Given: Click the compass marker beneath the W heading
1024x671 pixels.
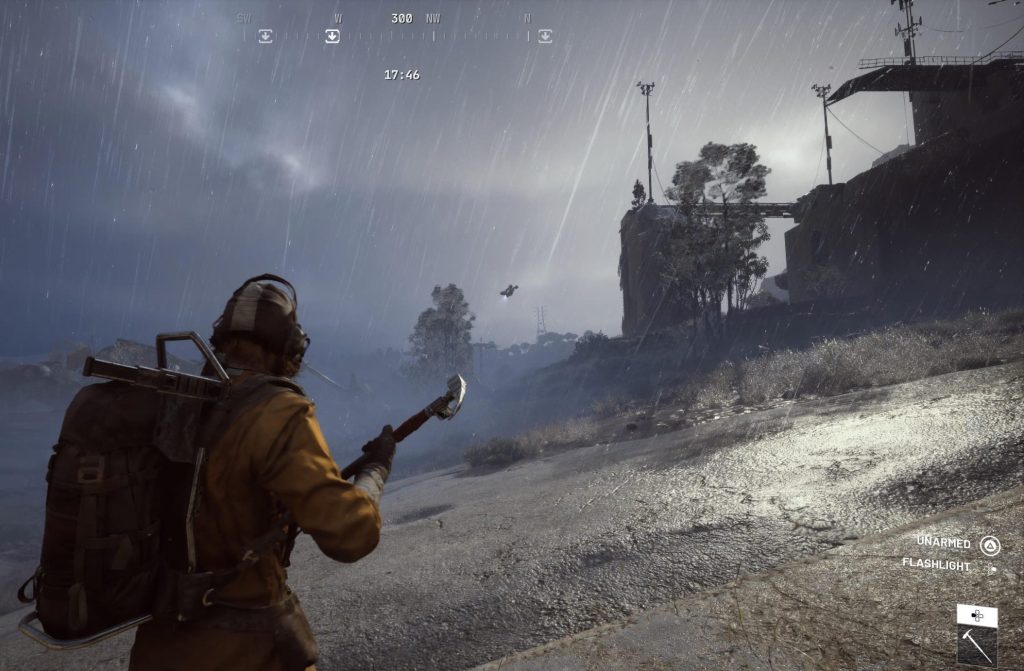Looking at the screenshot, I should (332, 36).
